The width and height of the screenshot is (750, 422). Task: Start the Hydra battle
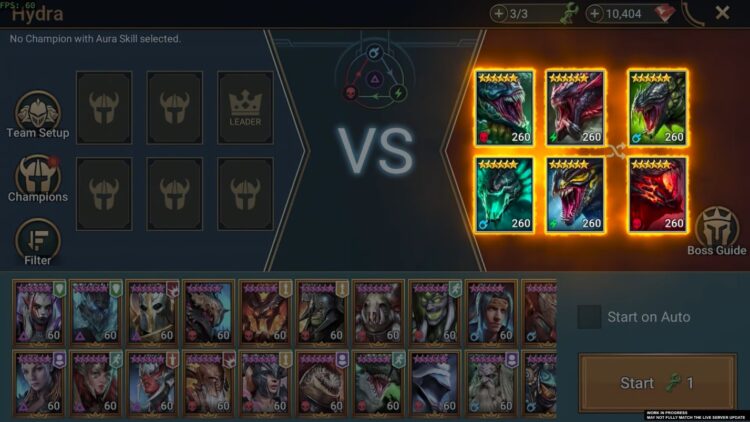pyautogui.click(x=656, y=383)
